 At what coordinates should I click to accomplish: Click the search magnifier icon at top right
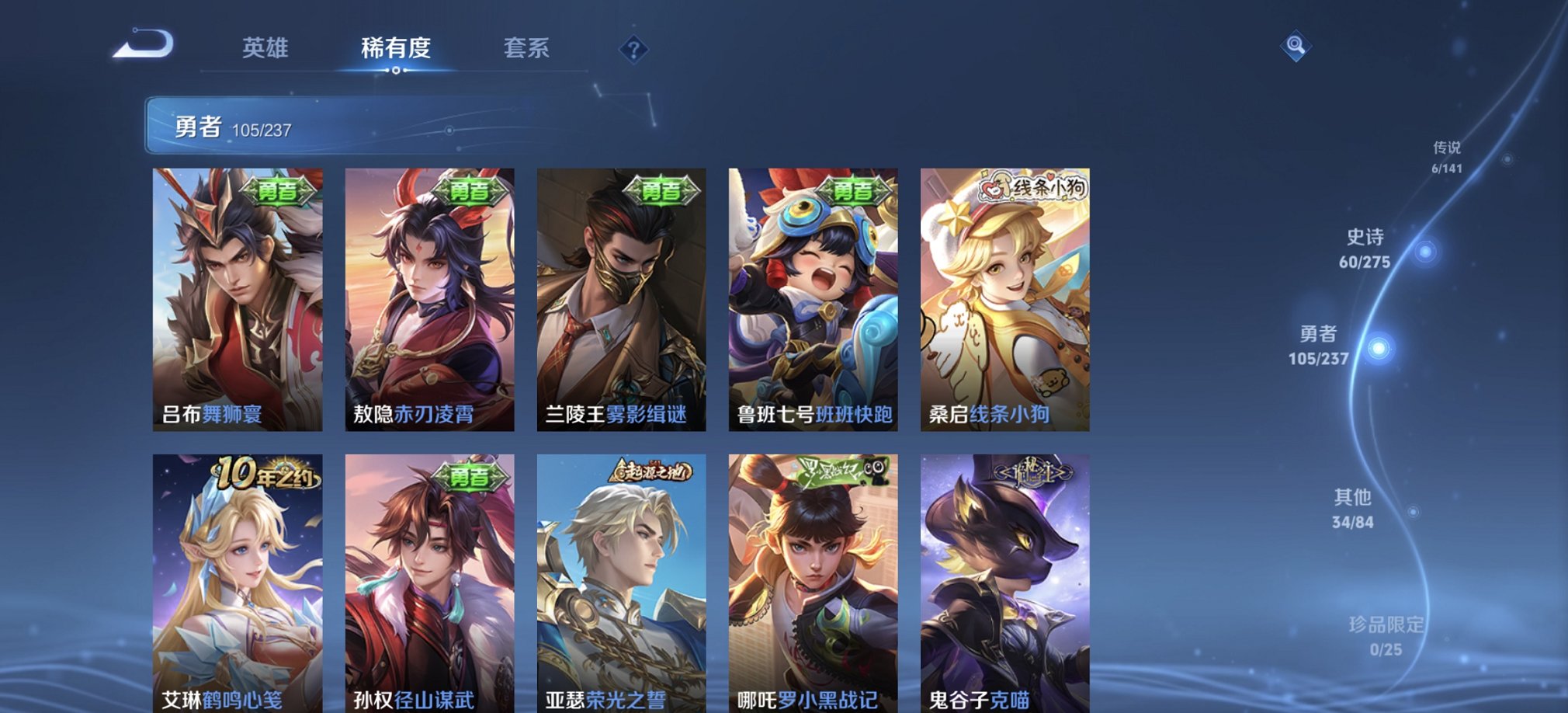pos(1293,47)
